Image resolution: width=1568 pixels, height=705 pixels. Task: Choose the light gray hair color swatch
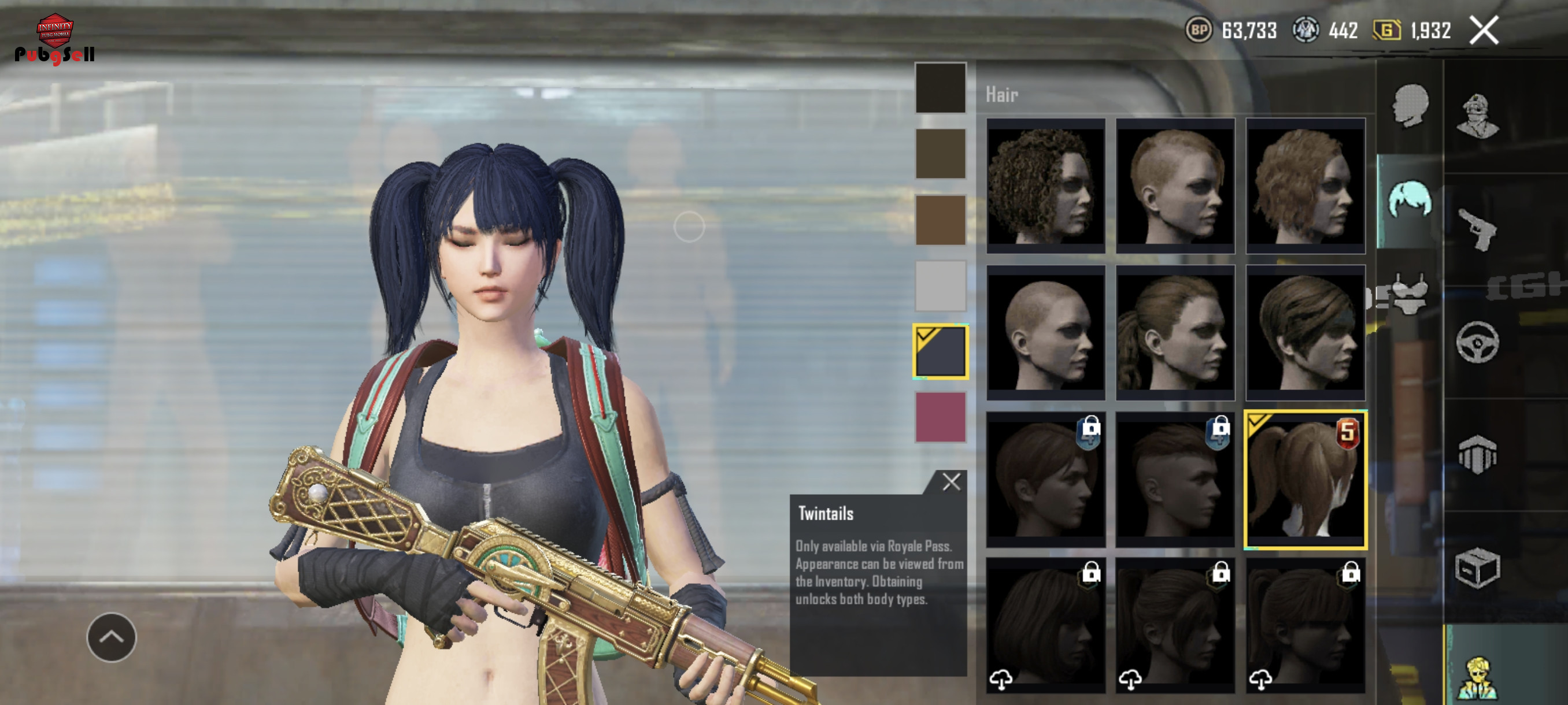coord(940,286)
